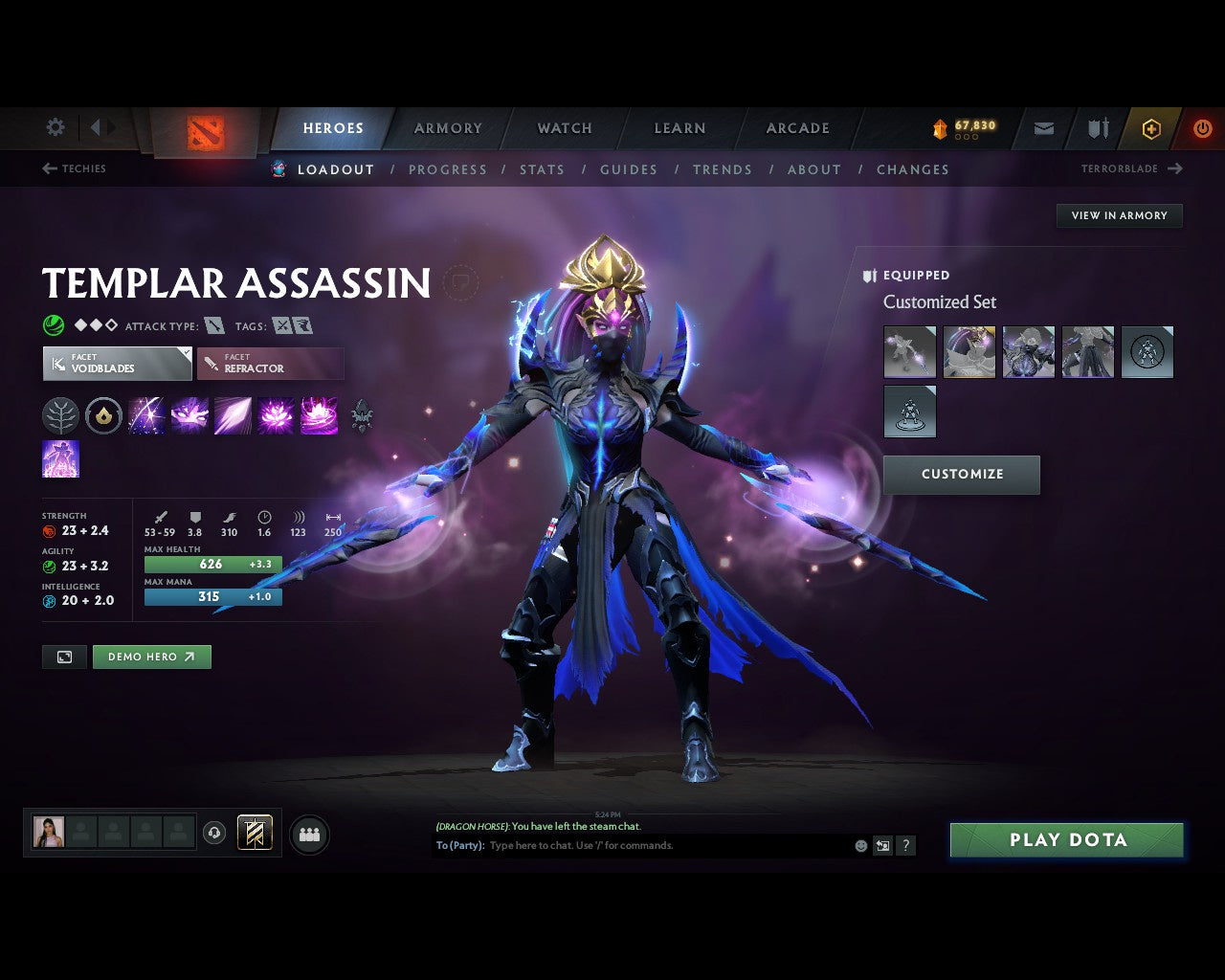1225x980 pixels.
Task: Click the power/exit icon
Action: [x=1203, y=127]
